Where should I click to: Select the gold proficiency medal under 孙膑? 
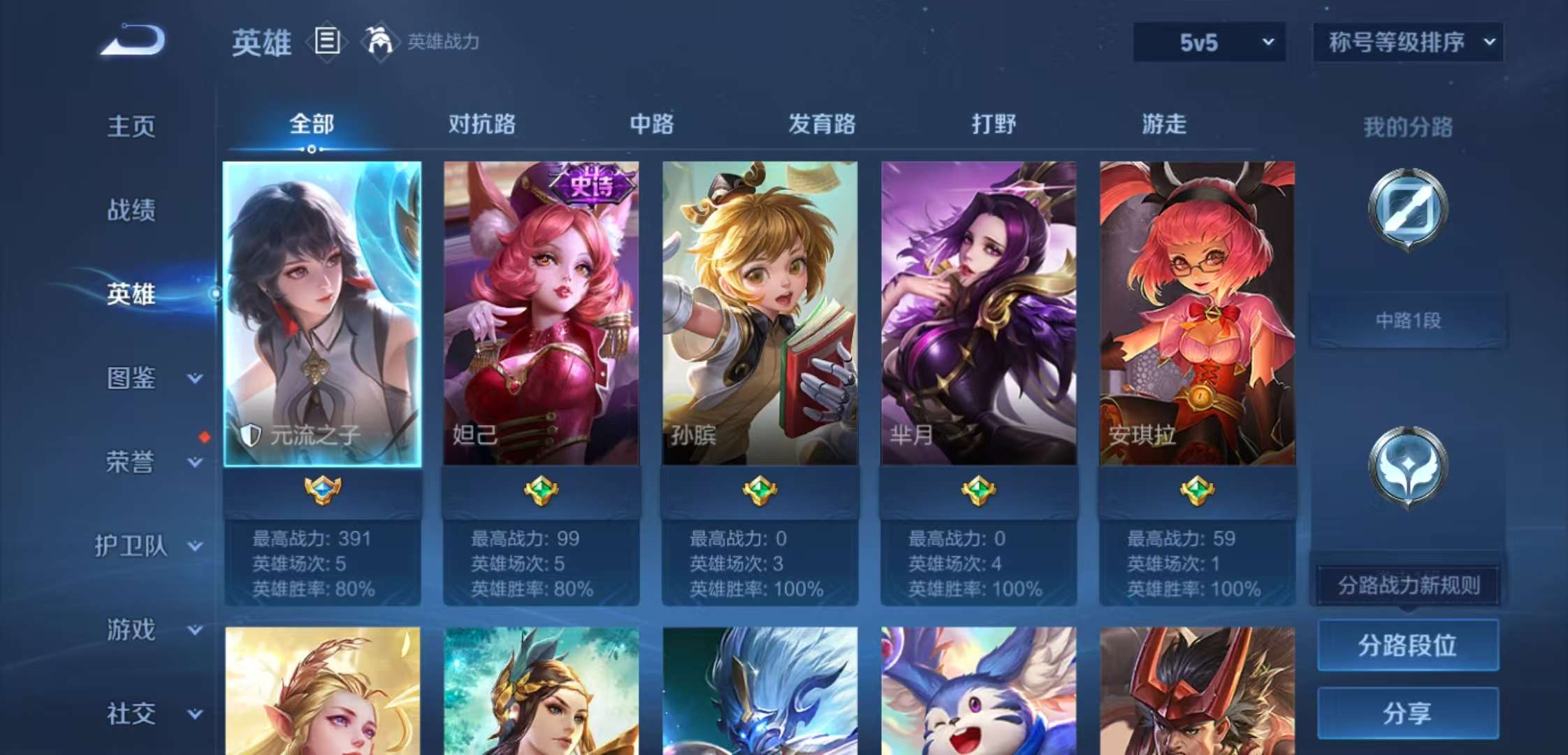coord(760,489)
